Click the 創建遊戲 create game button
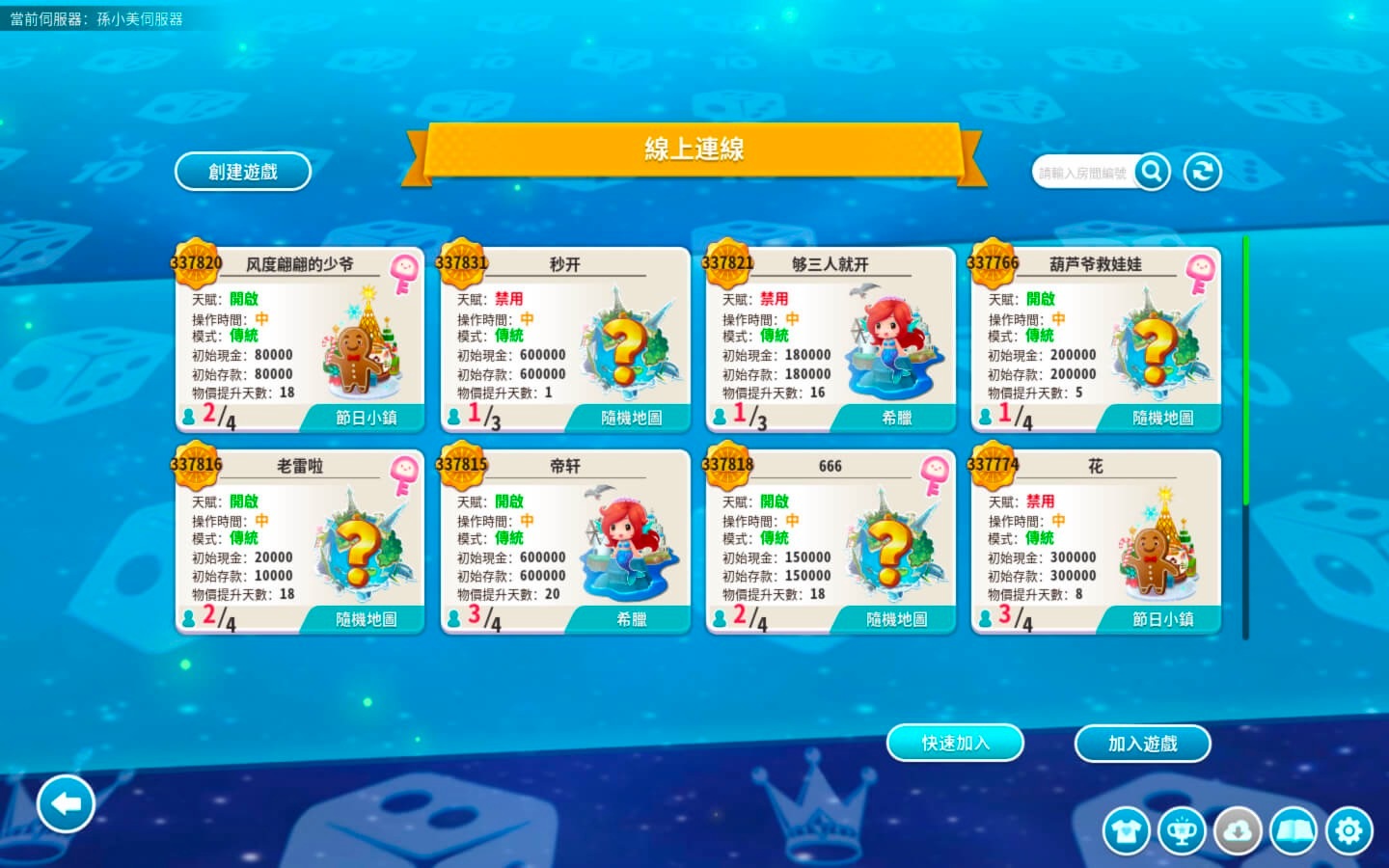1389x868 pixels. click(x=243, y=172)
